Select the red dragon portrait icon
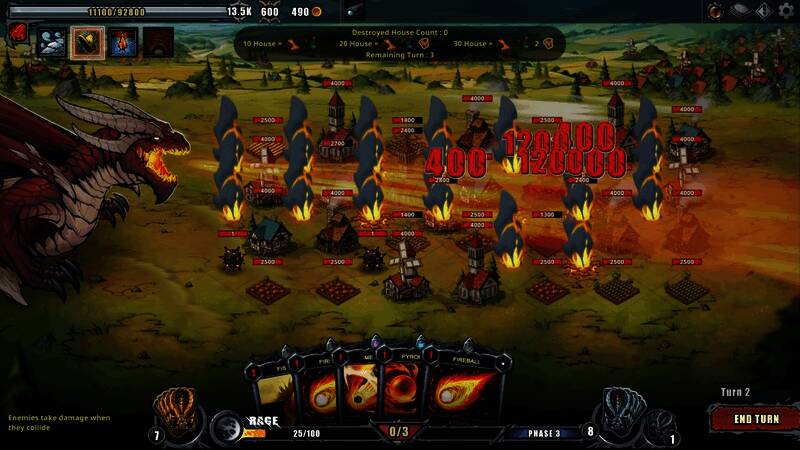This screenshot has width=800, height=450. (x=17, y=34)
